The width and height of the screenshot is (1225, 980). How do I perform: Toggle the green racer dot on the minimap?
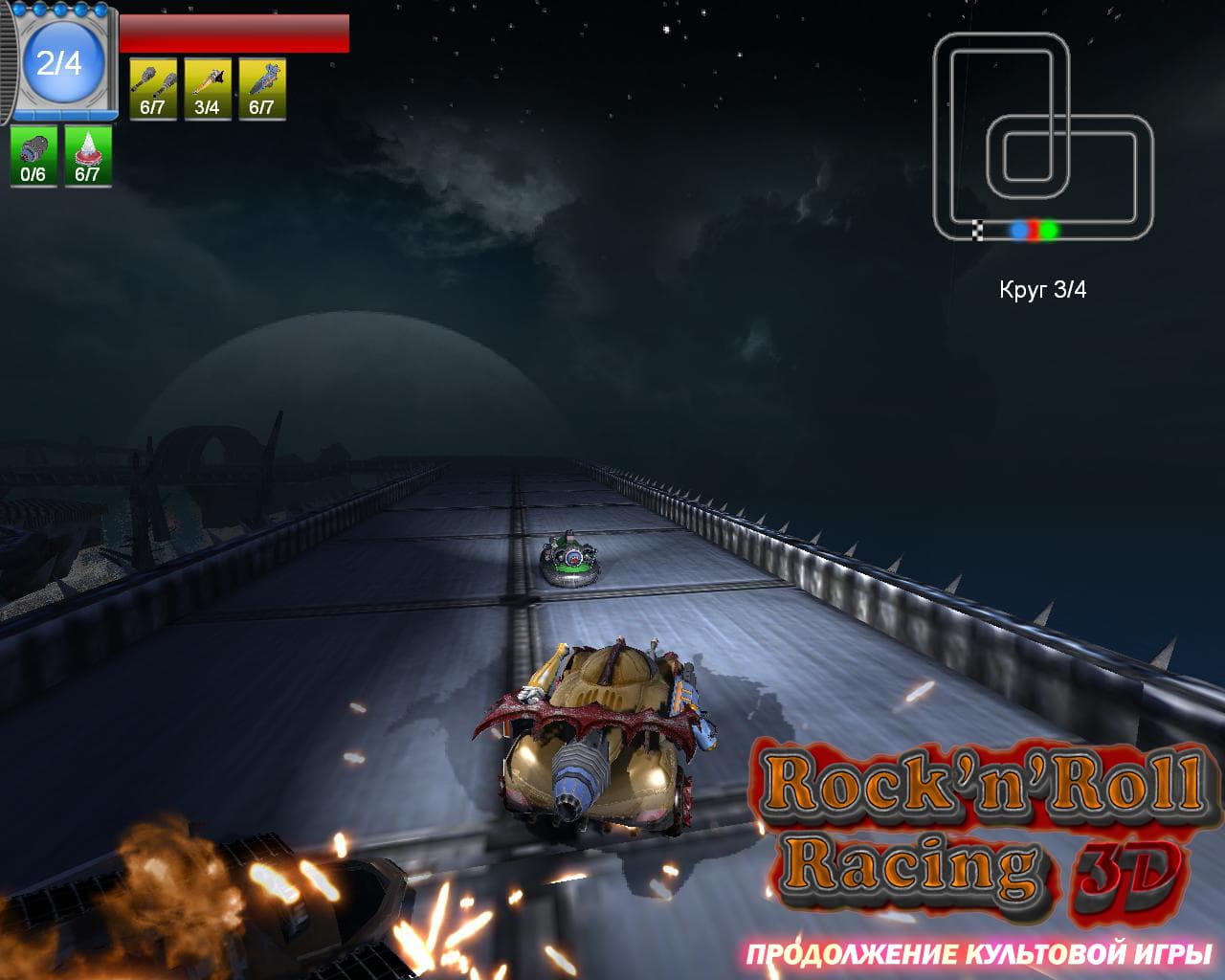1048,230
